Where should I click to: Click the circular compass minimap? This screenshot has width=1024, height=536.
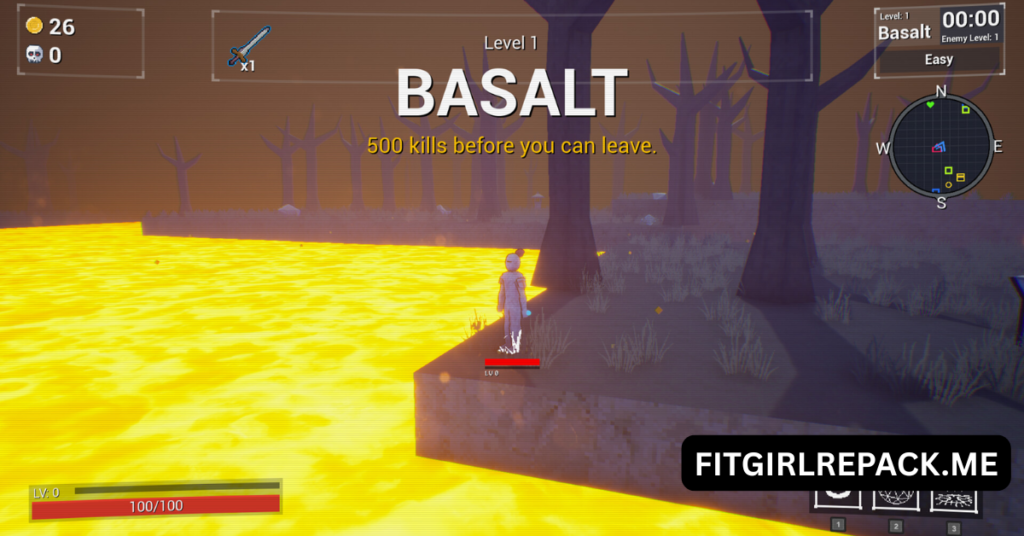coord(940,148)
